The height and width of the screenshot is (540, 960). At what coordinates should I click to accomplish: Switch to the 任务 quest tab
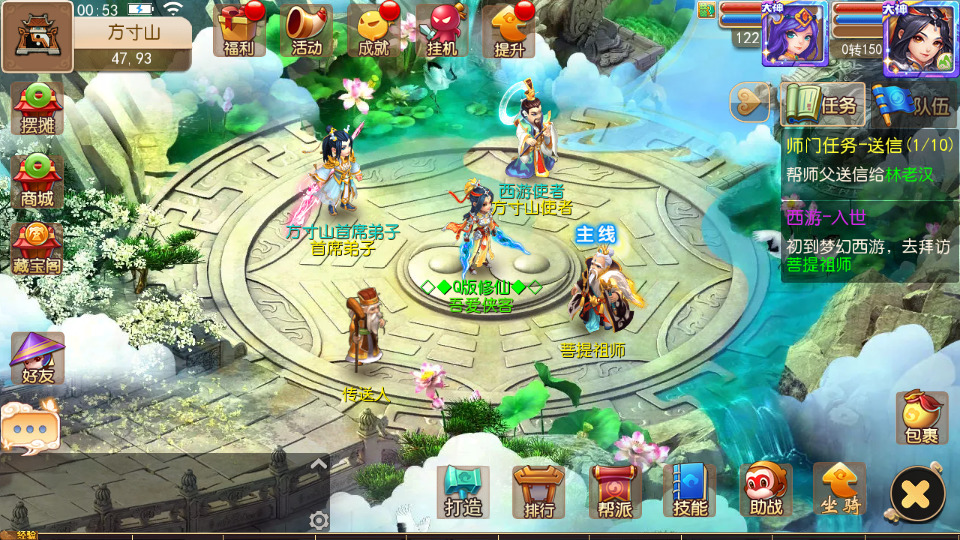pyautogui.click(x=822, y=102)
